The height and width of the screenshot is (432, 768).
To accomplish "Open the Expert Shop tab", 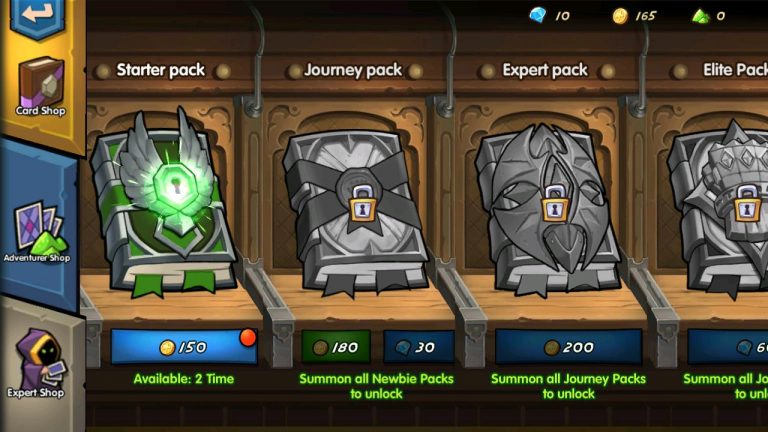I will tap(37, 363).
